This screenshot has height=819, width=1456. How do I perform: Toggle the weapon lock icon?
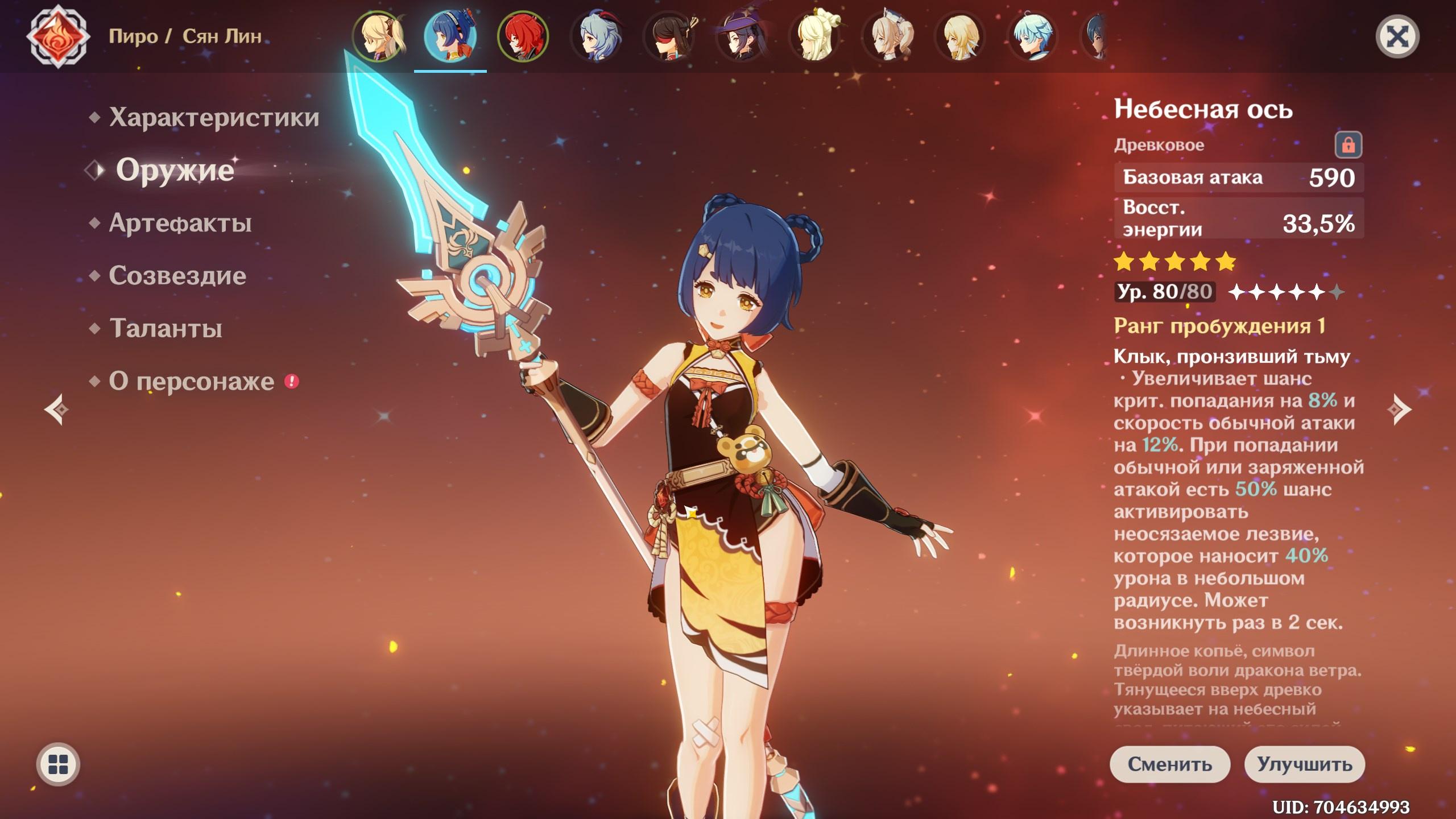(x=1348, y=145)
